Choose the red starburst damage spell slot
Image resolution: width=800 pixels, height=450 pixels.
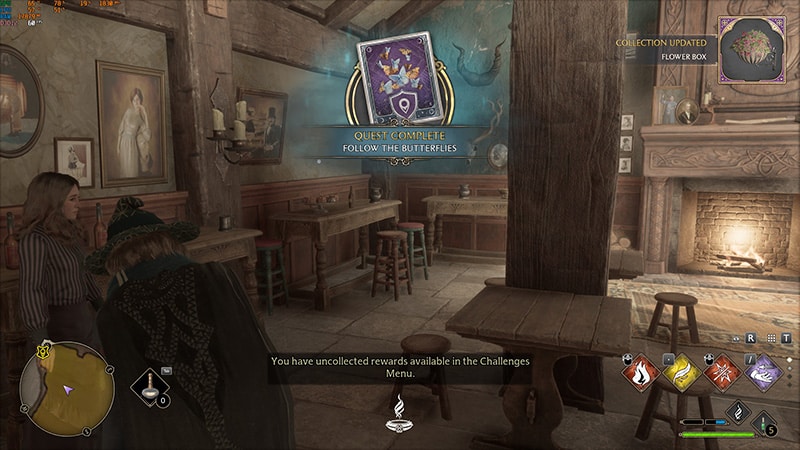tap(723, 373)
